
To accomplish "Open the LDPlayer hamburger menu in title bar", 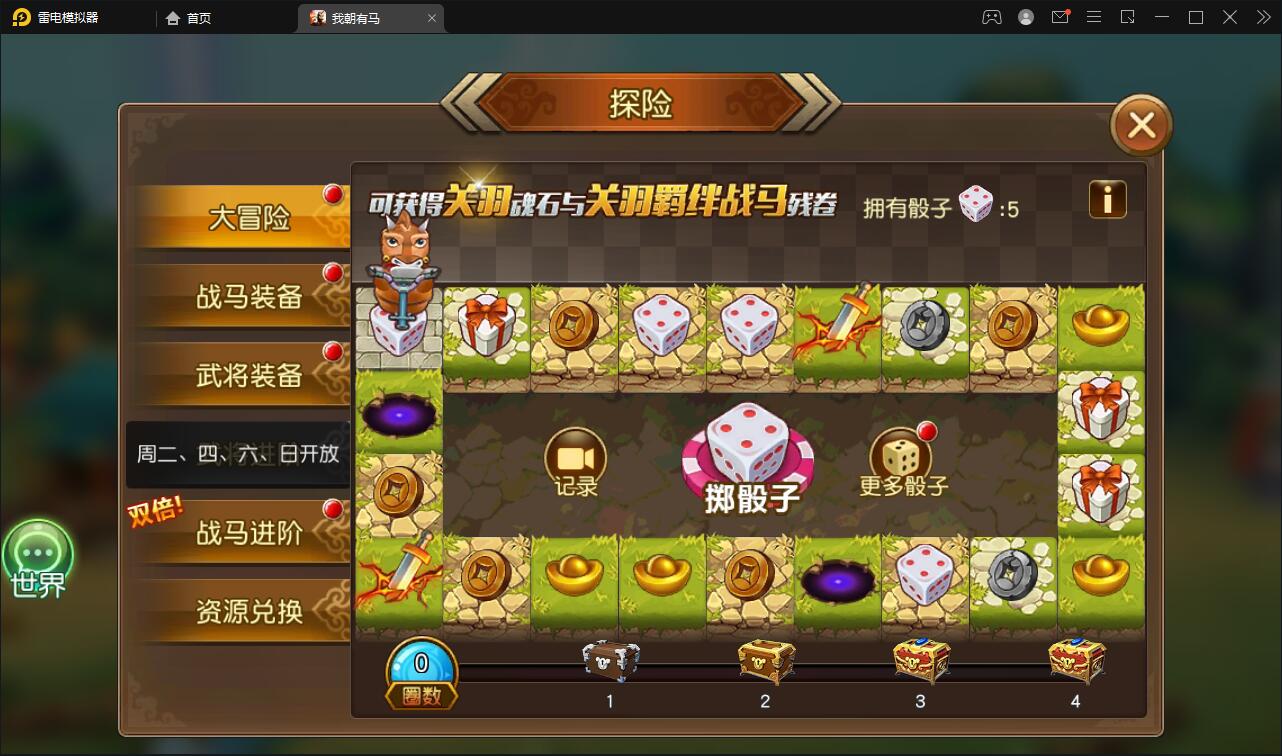I will (1094, 17).
